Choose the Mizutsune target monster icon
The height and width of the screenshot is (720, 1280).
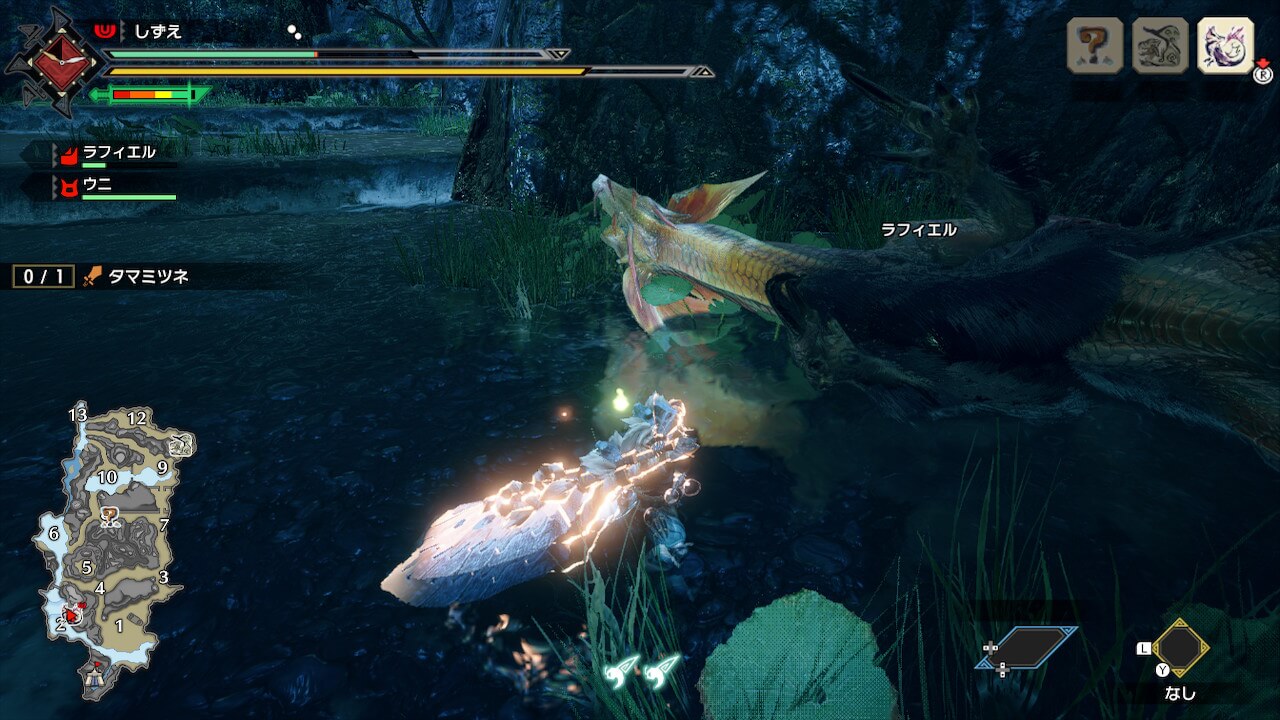click(1225, 45)
